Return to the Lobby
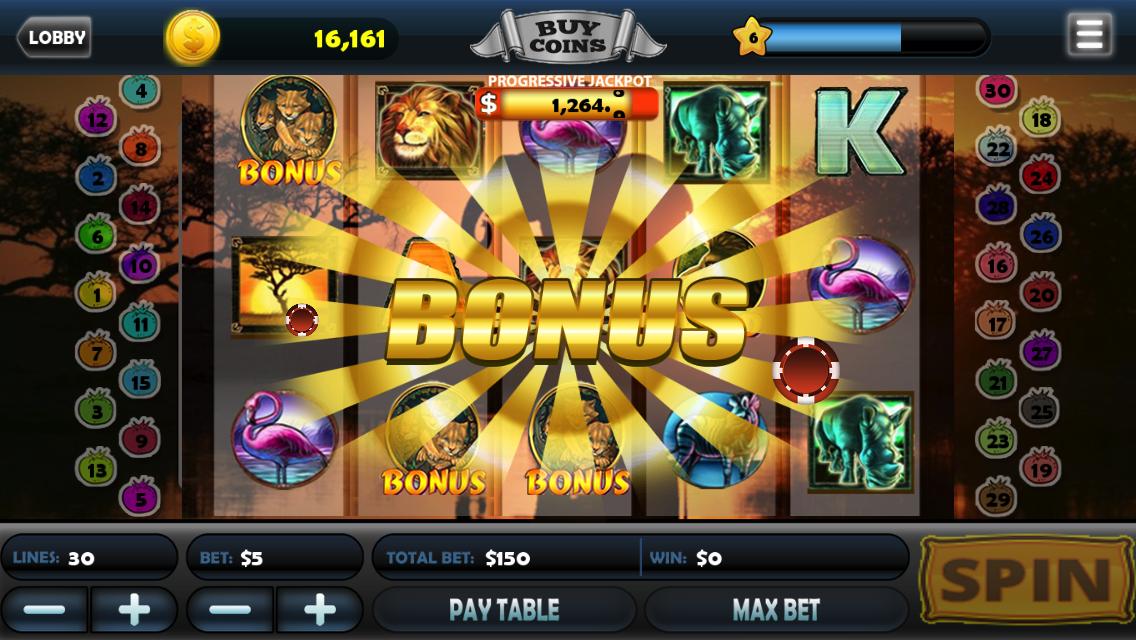The width and height of the screenshot is (1136, 640). point(54,38)
